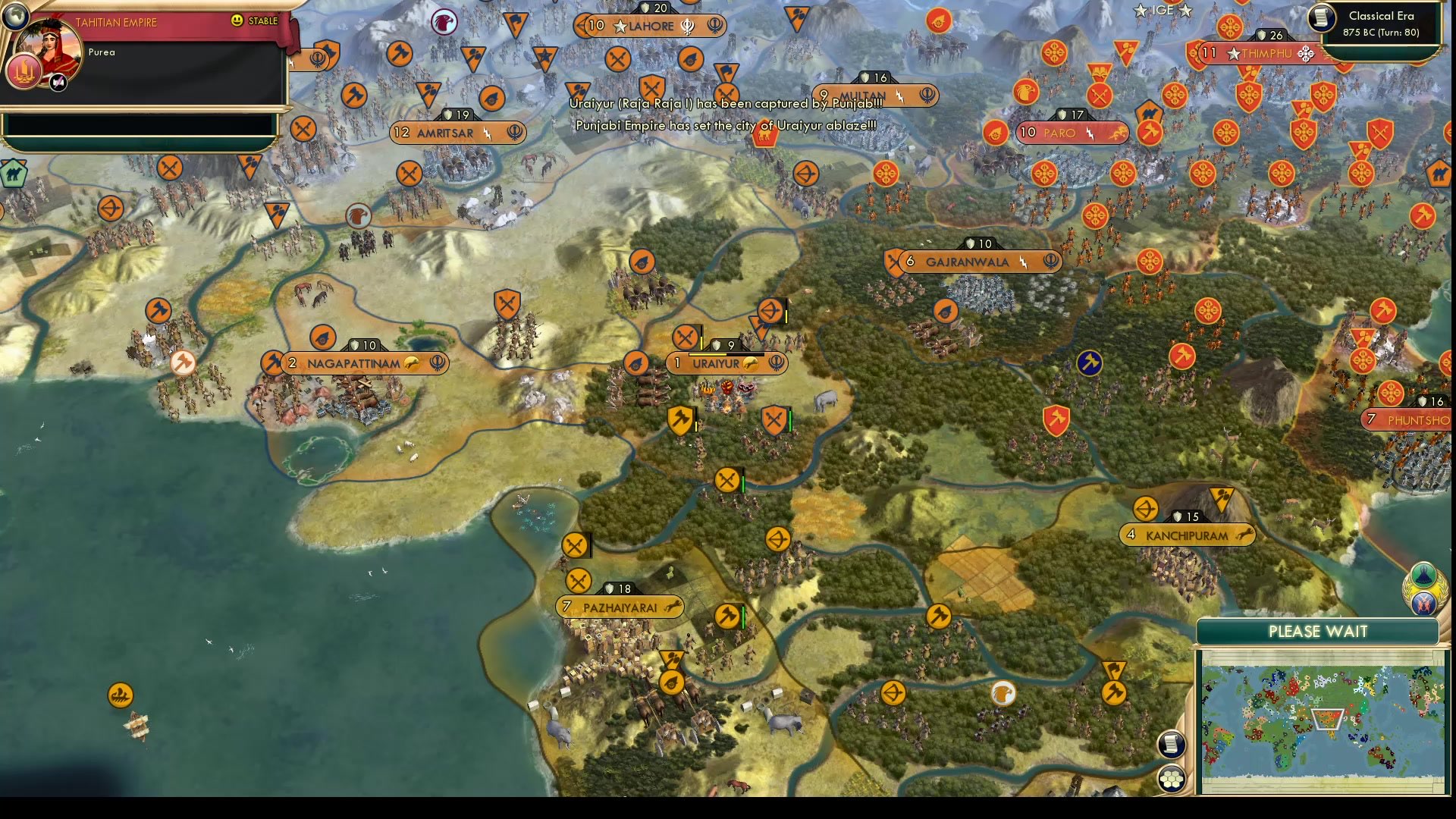Open Diplomacy via the blue figures icon

1423,604
